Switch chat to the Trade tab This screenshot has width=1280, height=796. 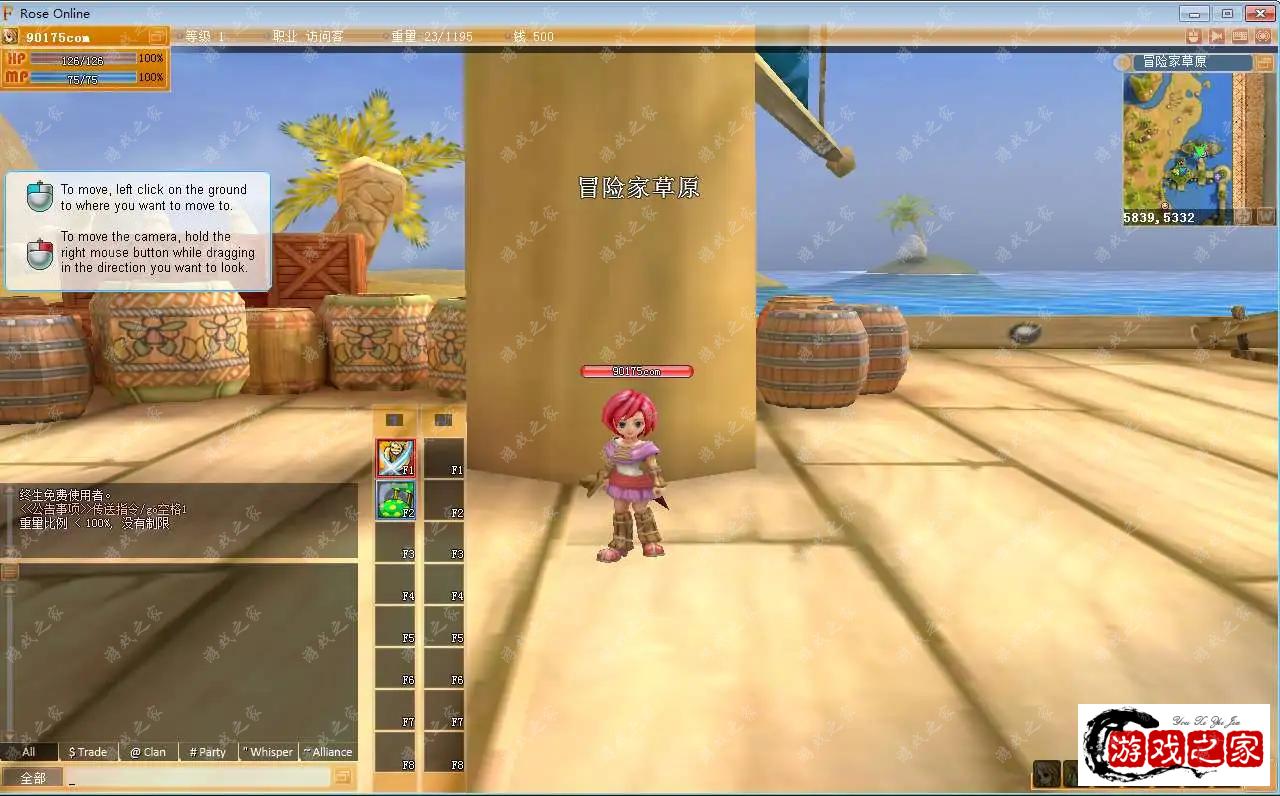(x=87, y=752)
